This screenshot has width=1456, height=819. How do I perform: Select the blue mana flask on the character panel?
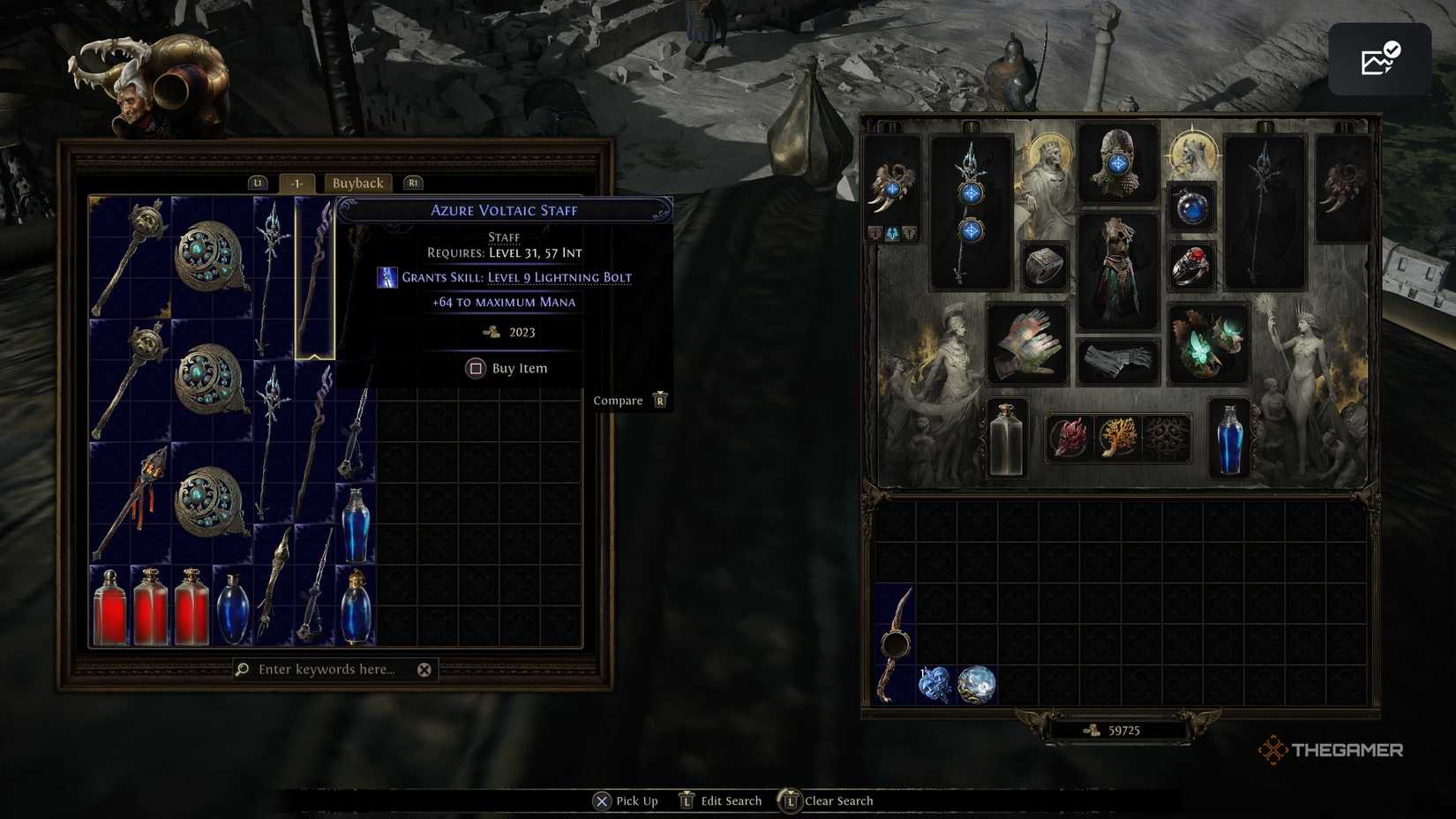1228,437
